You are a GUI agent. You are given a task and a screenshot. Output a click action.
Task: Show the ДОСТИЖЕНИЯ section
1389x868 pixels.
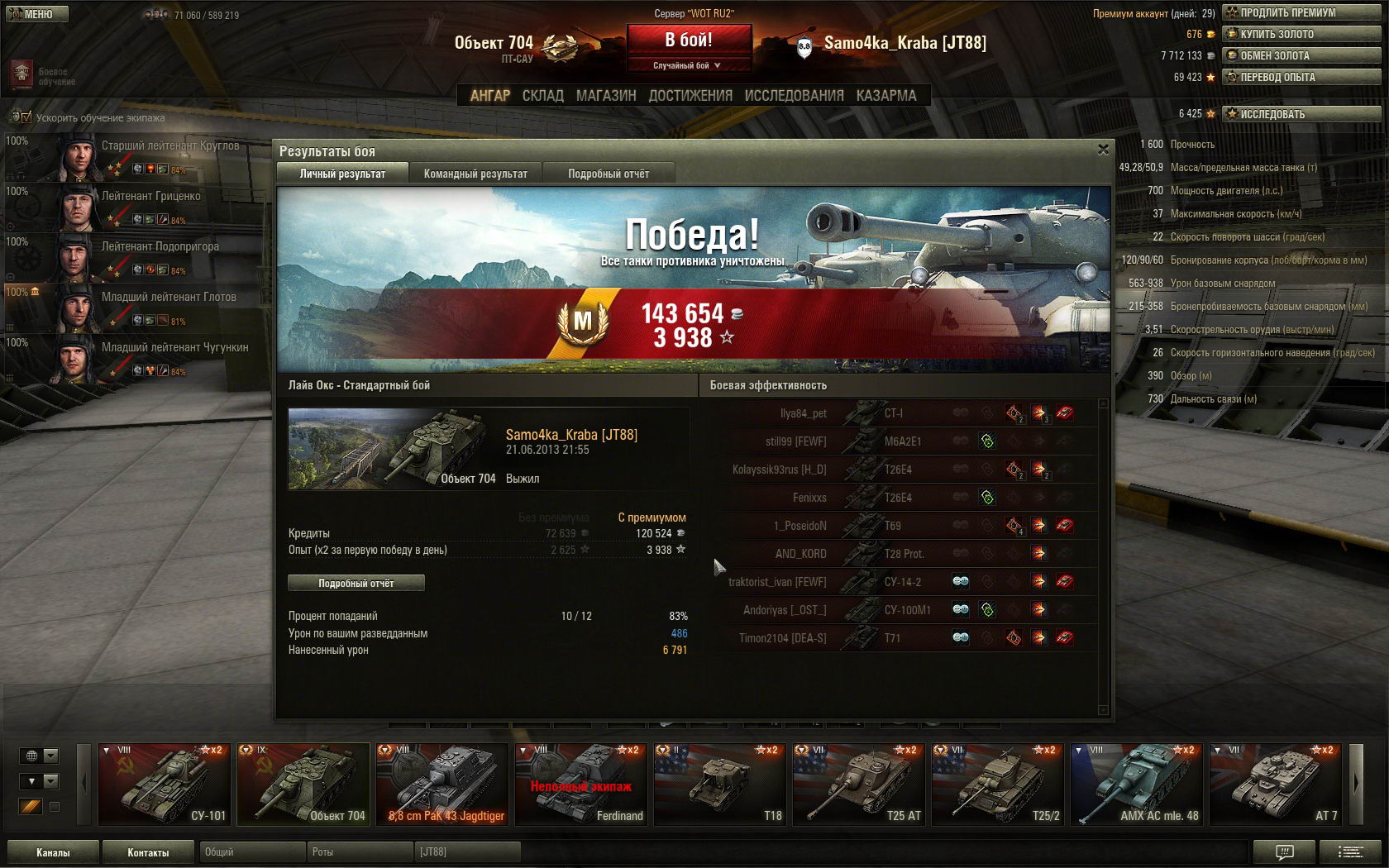tap(690, 95)
